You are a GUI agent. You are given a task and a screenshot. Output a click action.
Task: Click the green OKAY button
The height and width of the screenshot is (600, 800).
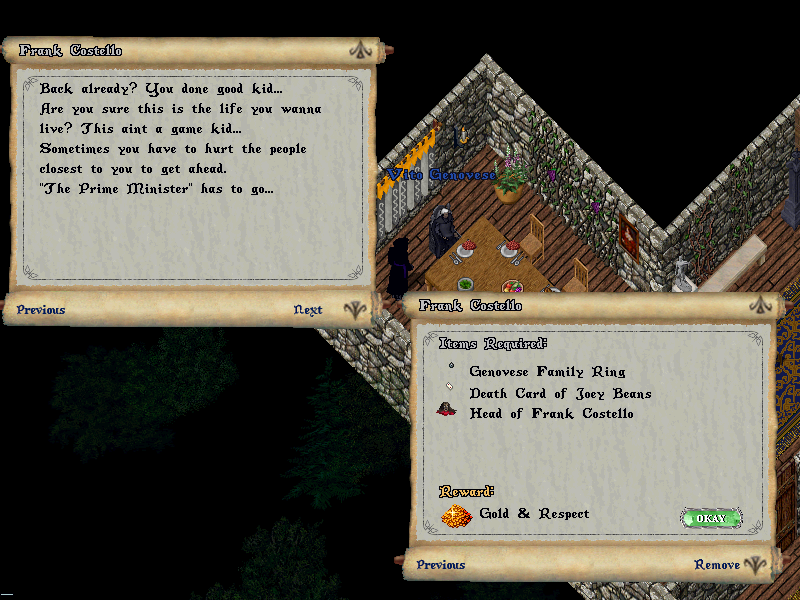[x=711, y=518]
